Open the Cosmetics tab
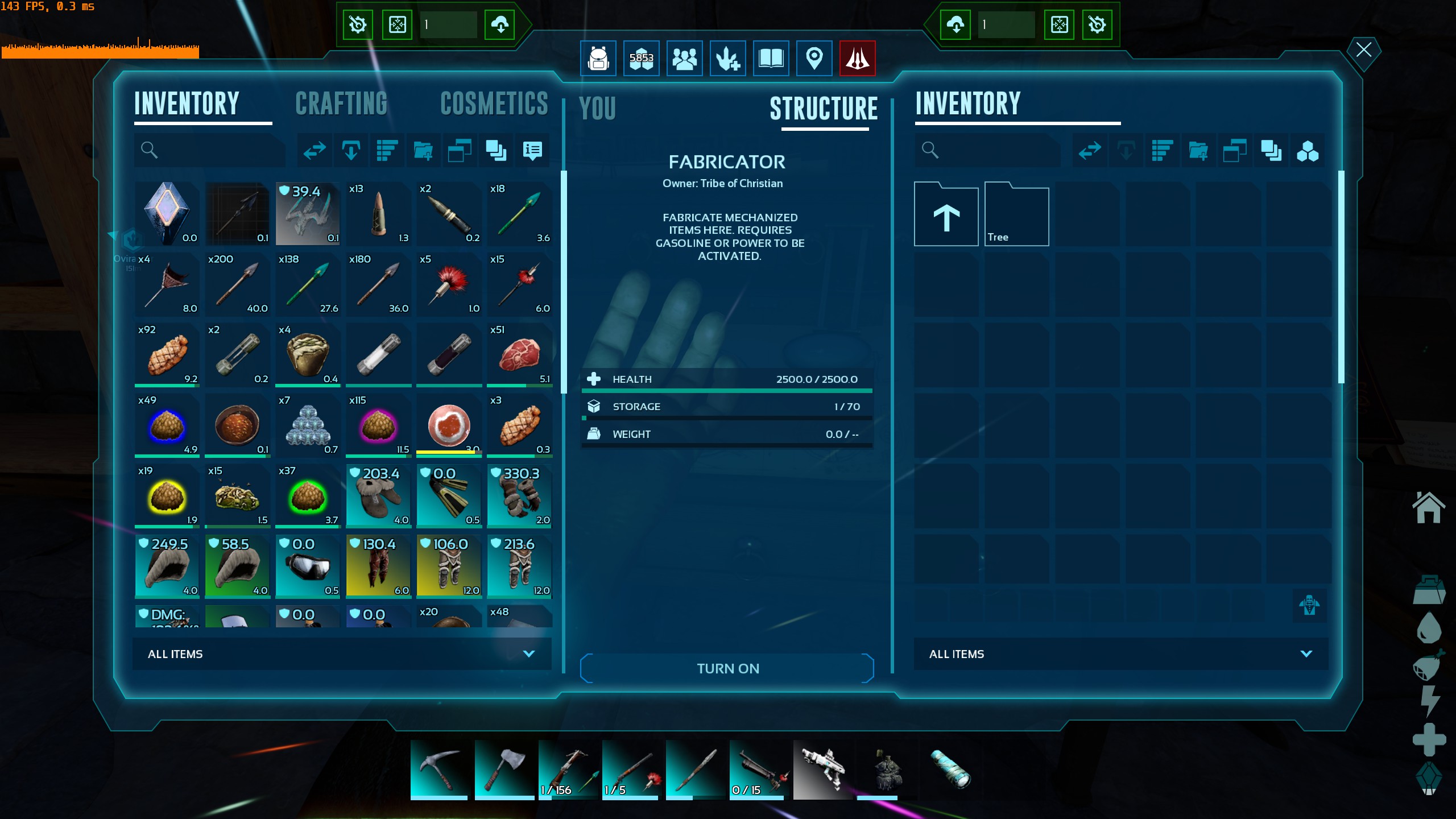This screenshot has height=819, width=1456. pos(494,104)
